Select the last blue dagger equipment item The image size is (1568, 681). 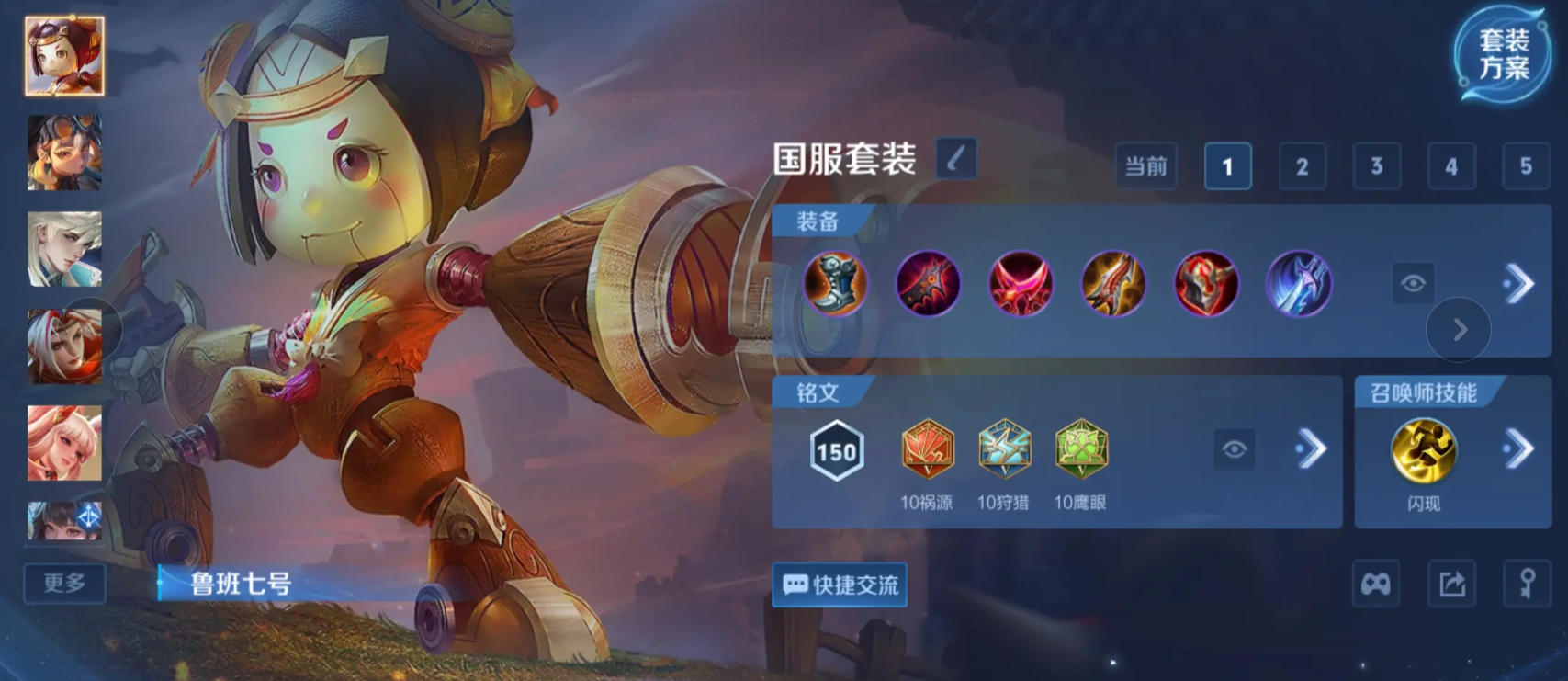[x=1299, y=285]
